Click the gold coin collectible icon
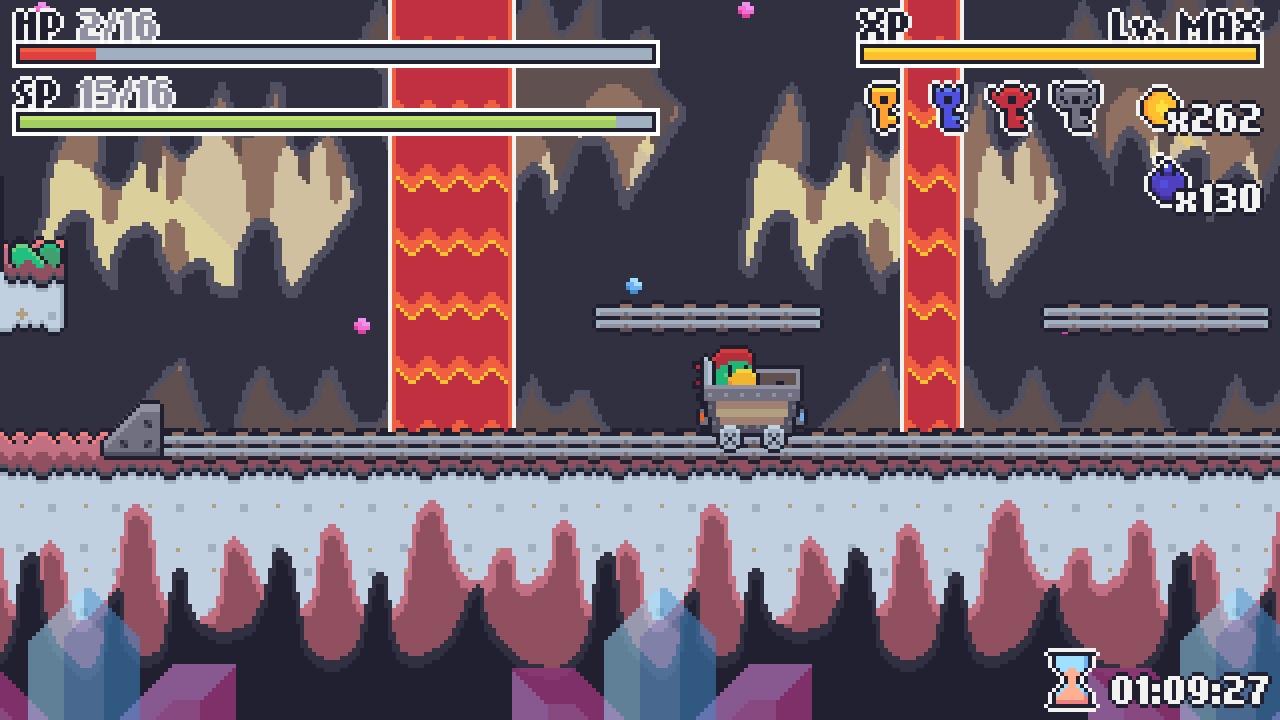The height and width of the screenshot is (720, 1280). coord(1160,110)
